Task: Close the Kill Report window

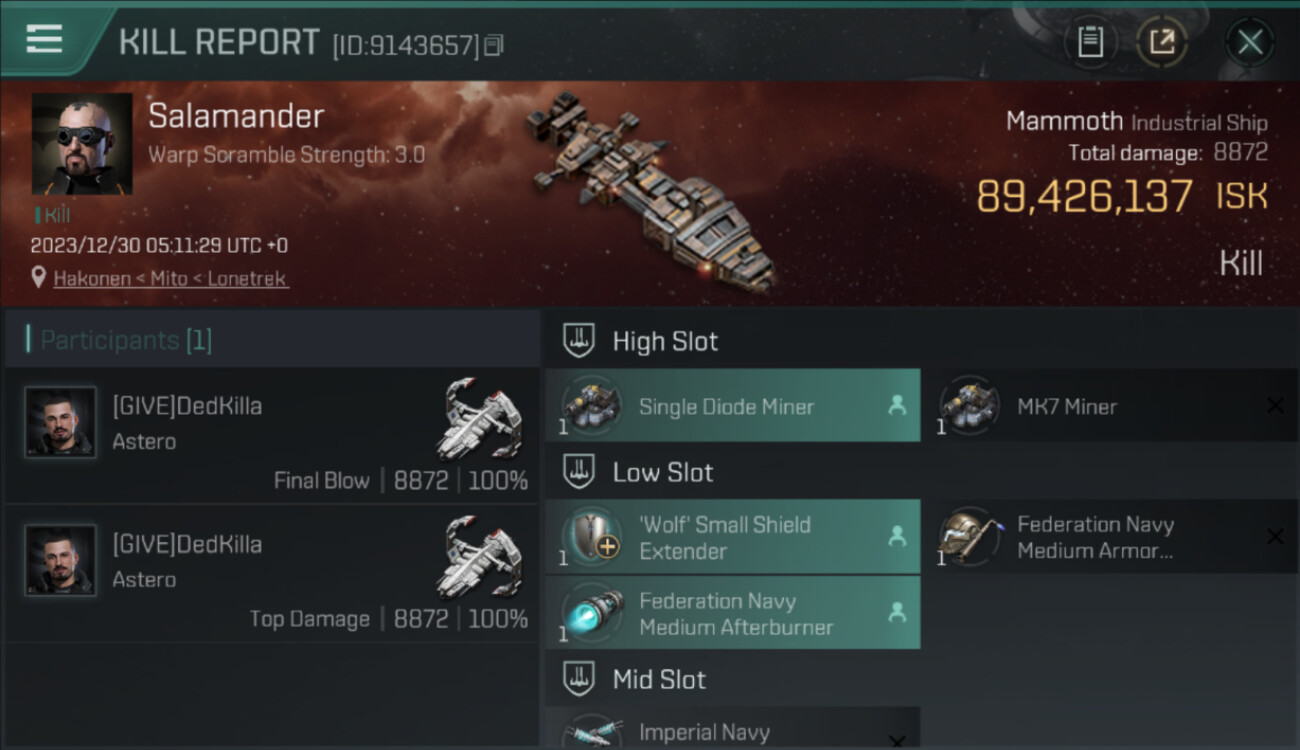Action: tap(1249, 42)
